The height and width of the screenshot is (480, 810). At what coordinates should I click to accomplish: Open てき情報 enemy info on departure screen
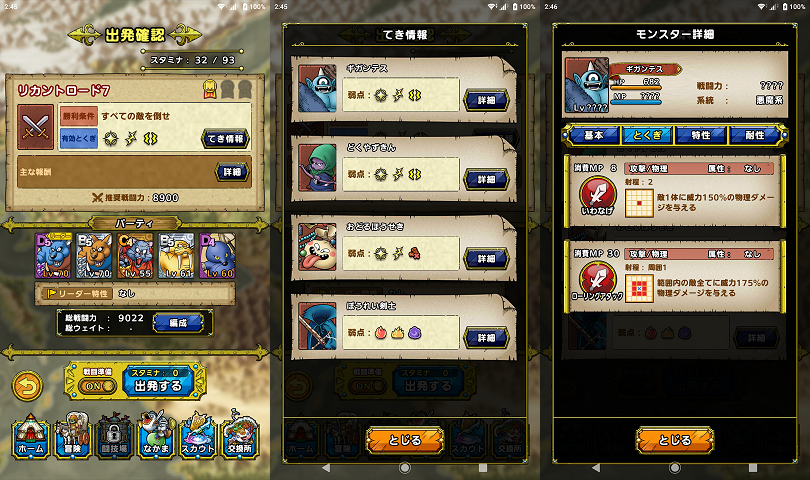[x=226, y=138]
